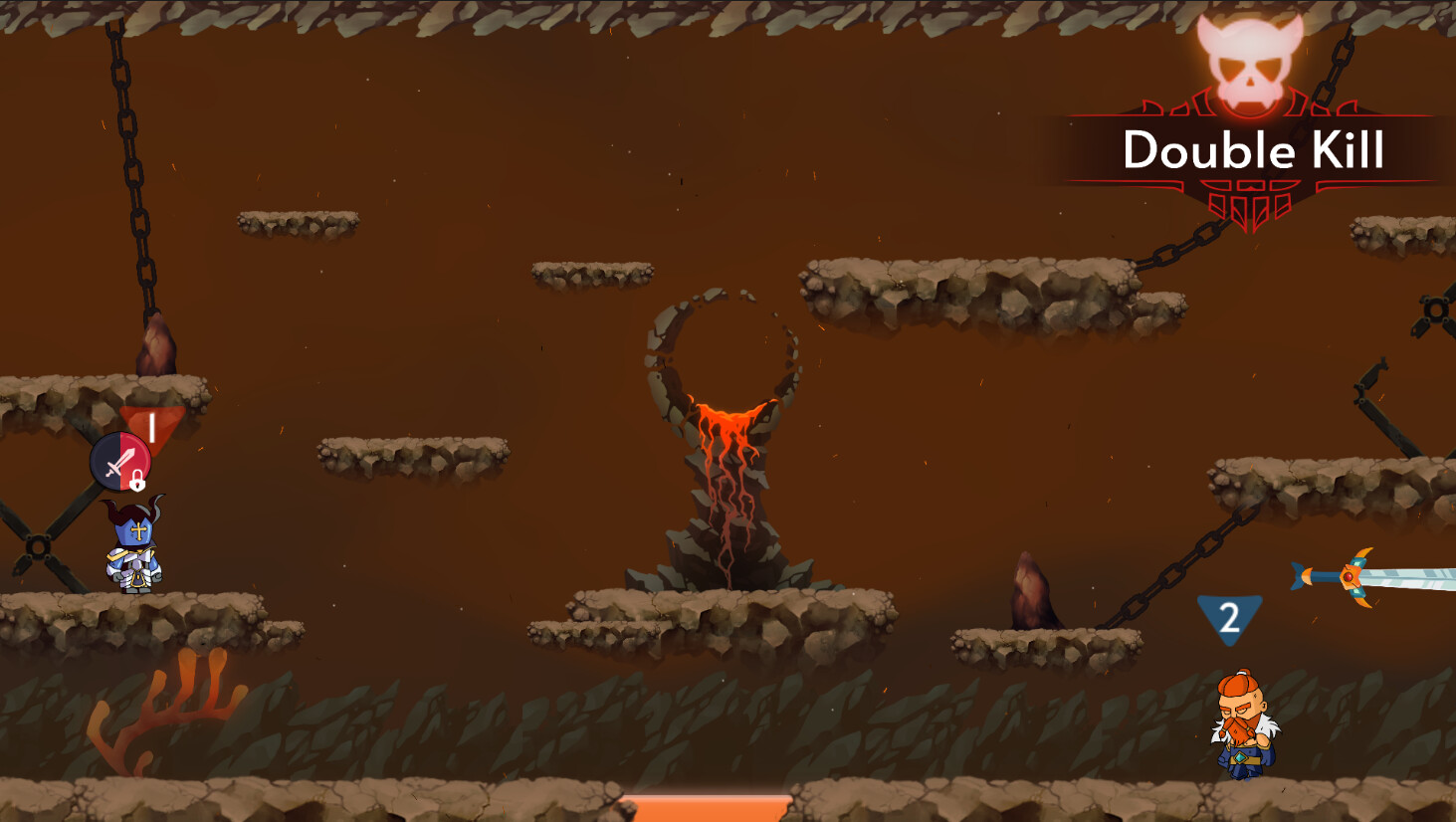Expand the Double Kill notification banner
This screenshot has width=1456, height=822.
(1253, 149)
